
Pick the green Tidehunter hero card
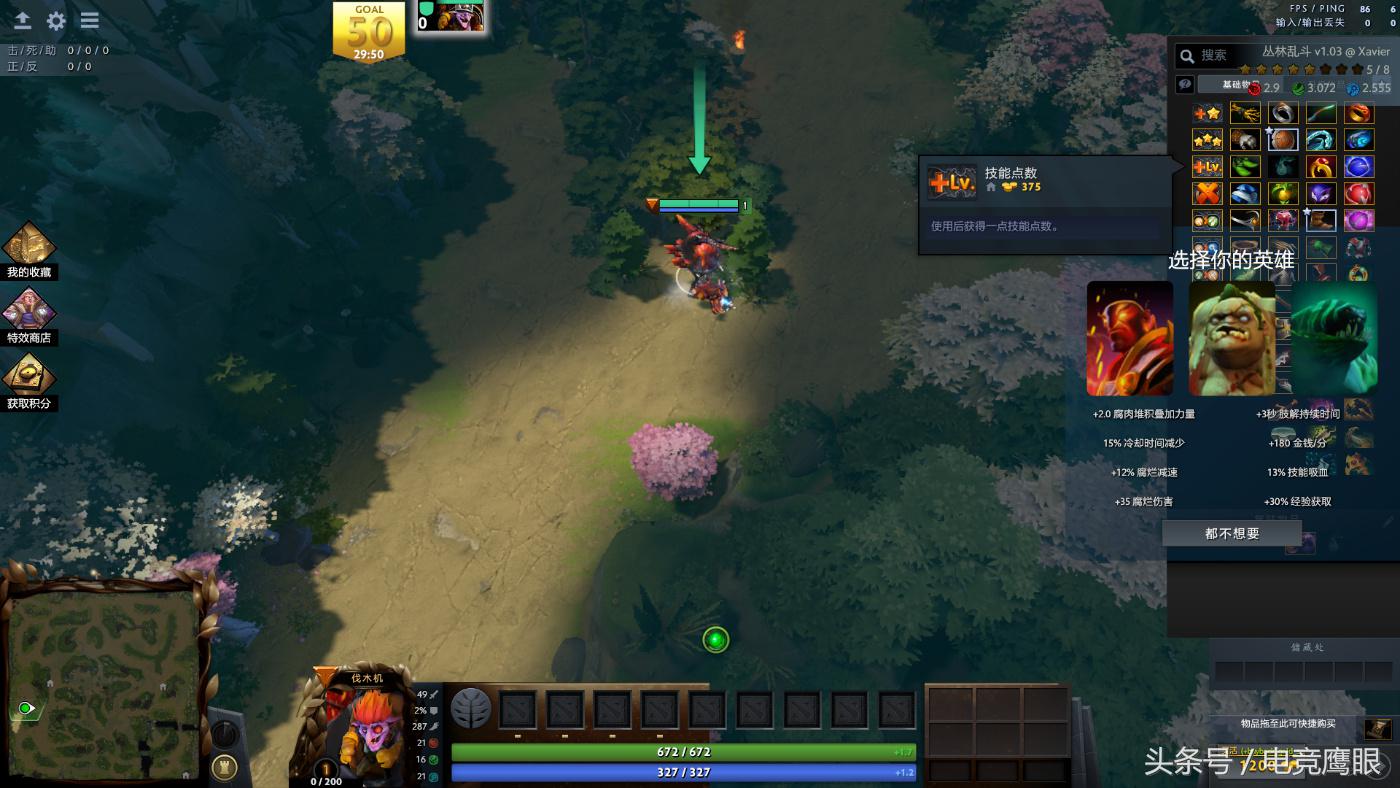tap(1334, 338)
